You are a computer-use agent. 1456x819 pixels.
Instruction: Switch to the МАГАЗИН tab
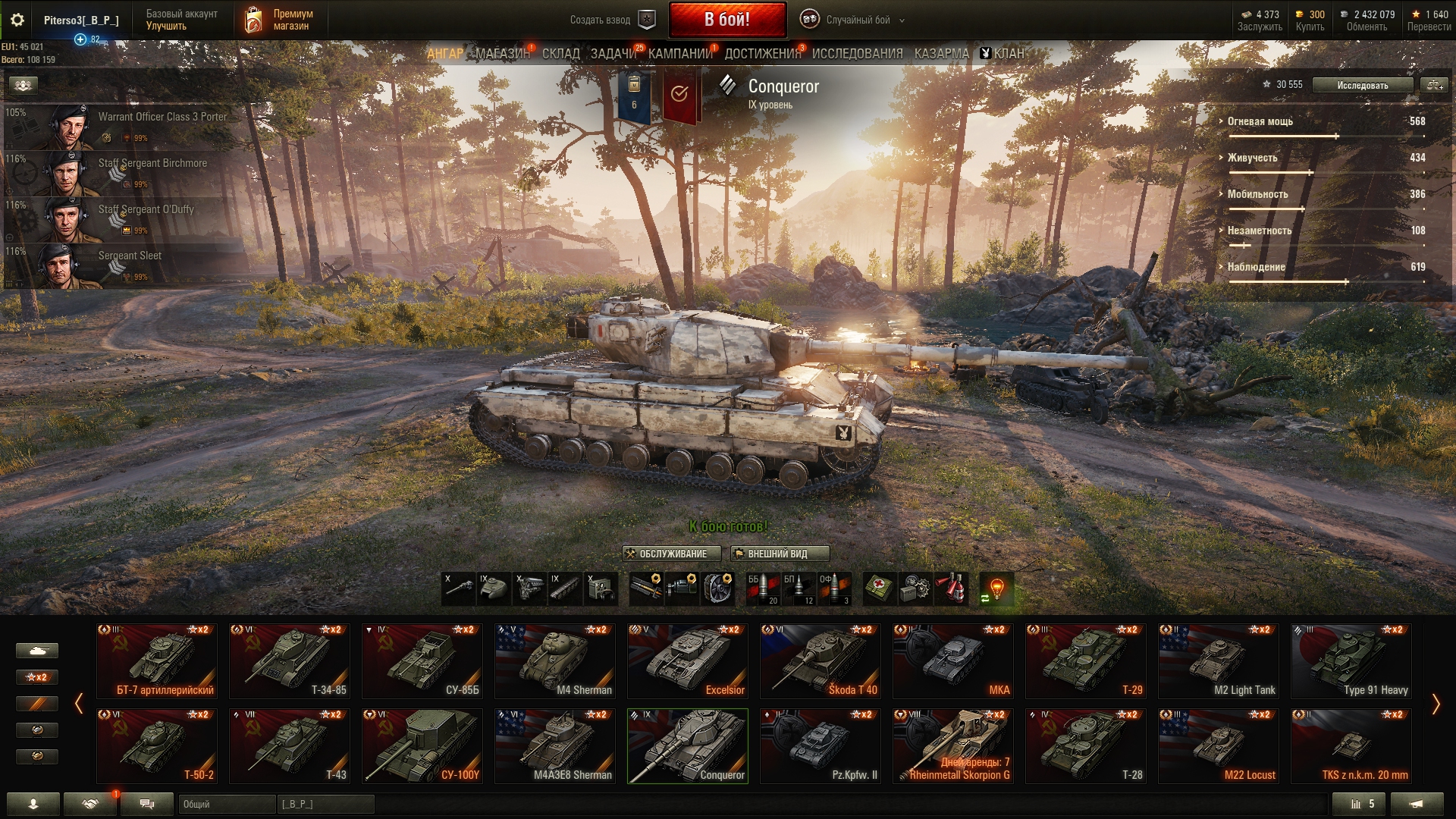point(502,54)
